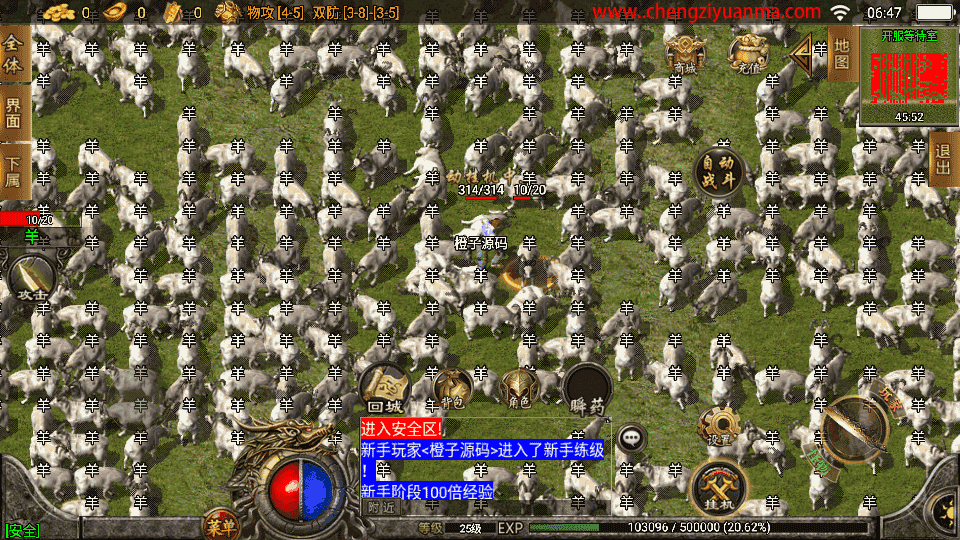
Task: Open the 角色 character helmet icon
Action: pos(519,388)
